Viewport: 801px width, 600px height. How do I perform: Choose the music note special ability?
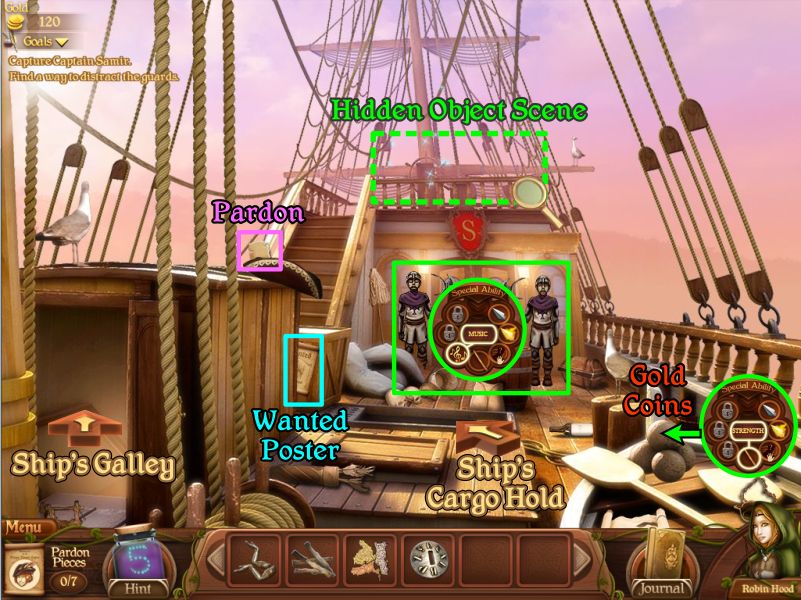[x=459, y=352]
